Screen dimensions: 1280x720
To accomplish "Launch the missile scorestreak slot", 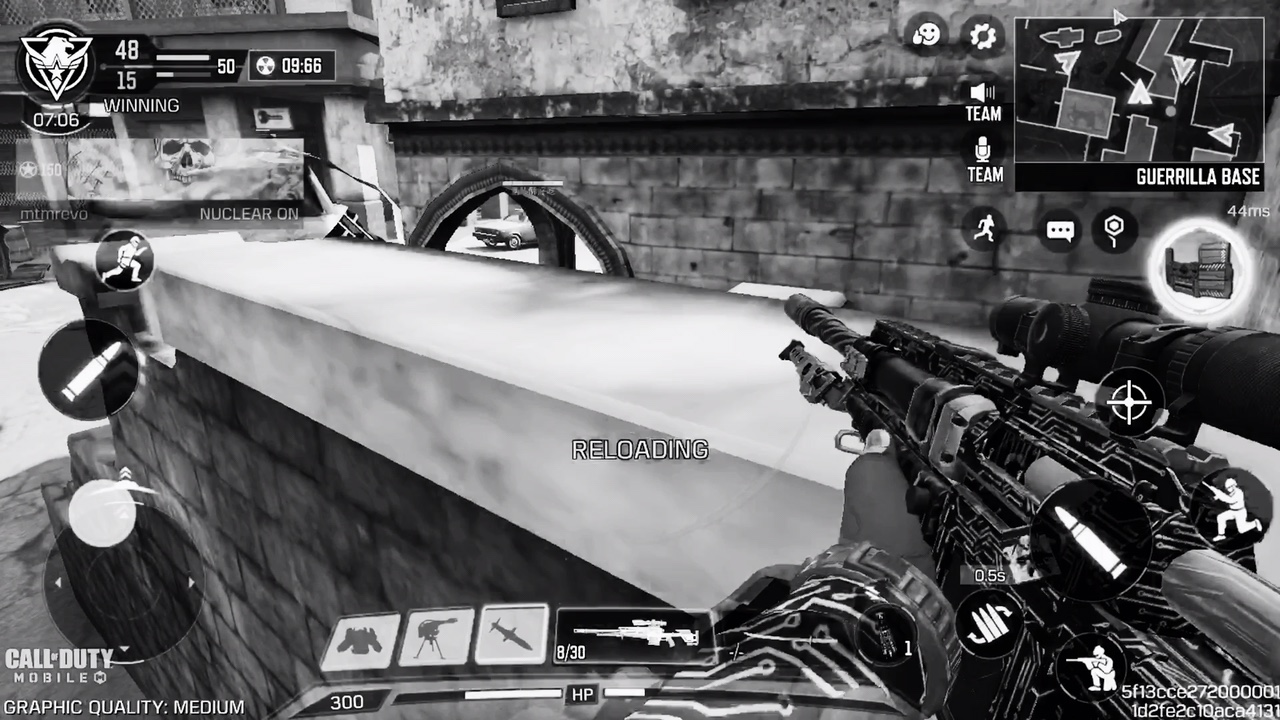I will (x=511, y=634).
